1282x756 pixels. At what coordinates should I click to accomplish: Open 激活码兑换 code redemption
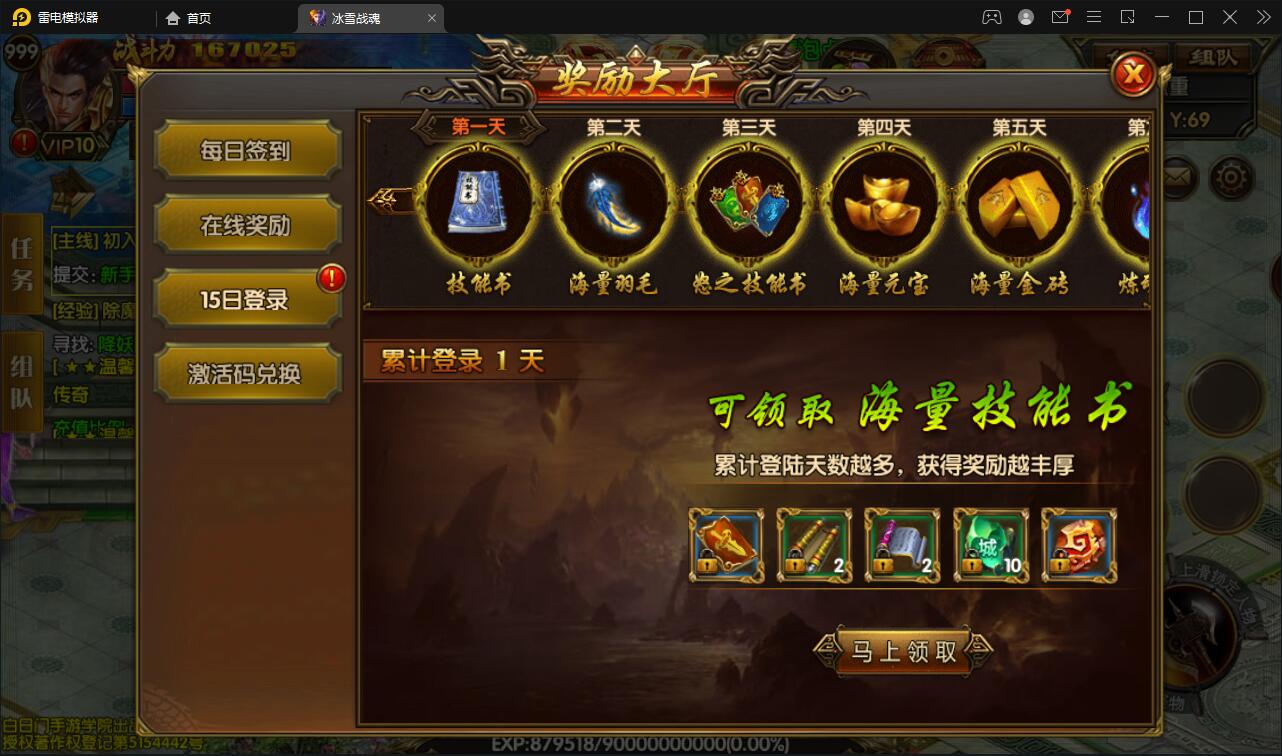(247, 372)
